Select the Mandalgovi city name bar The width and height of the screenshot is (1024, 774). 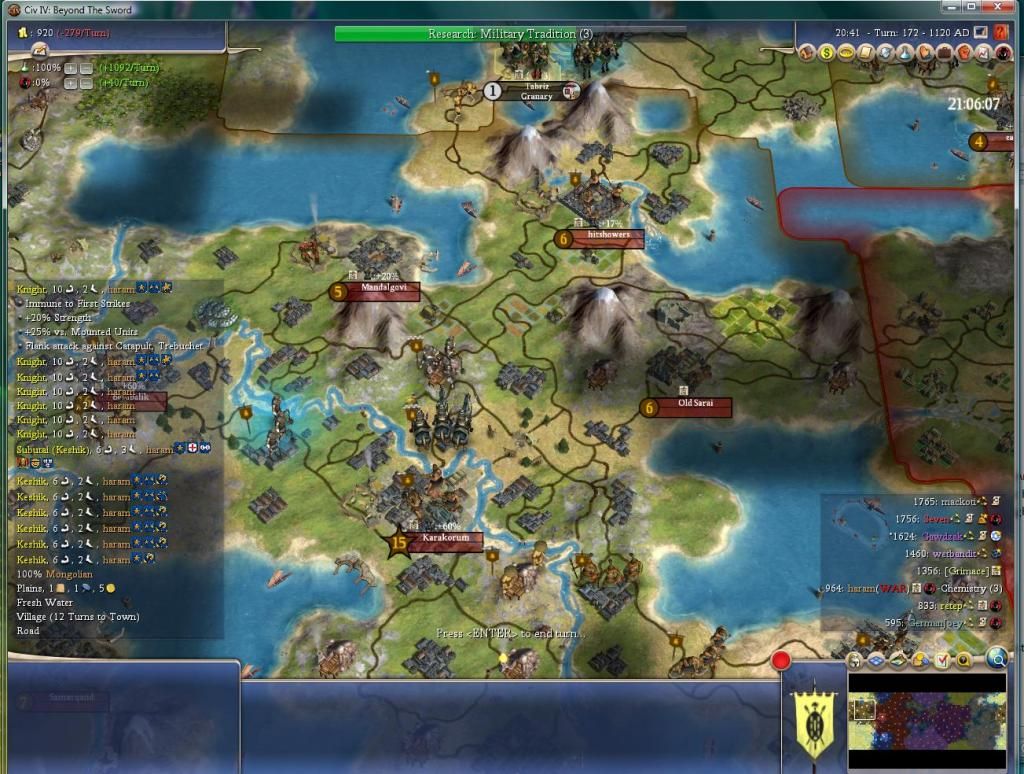(377, 290)
